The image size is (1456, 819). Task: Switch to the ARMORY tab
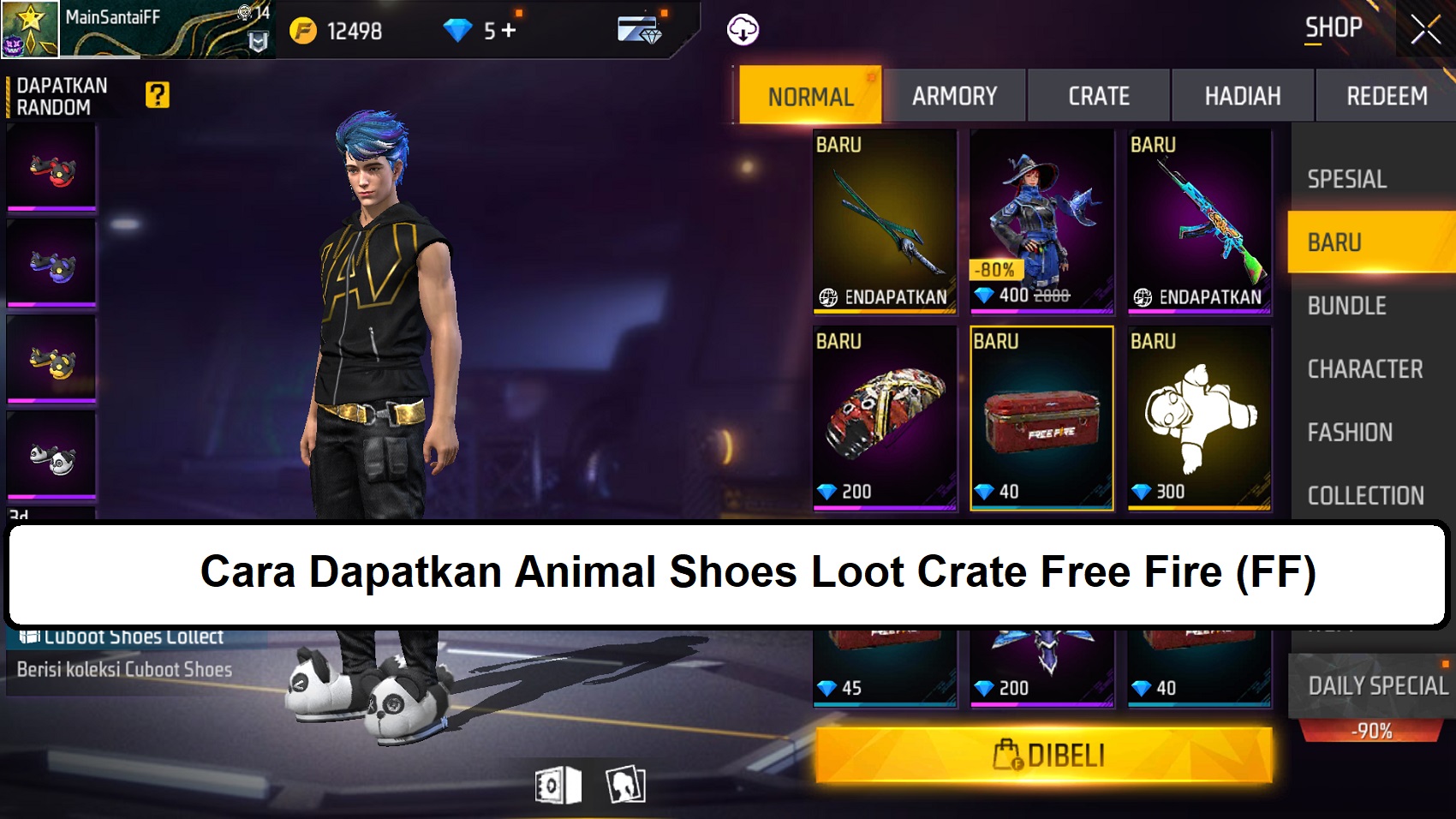tap(955, 95)
